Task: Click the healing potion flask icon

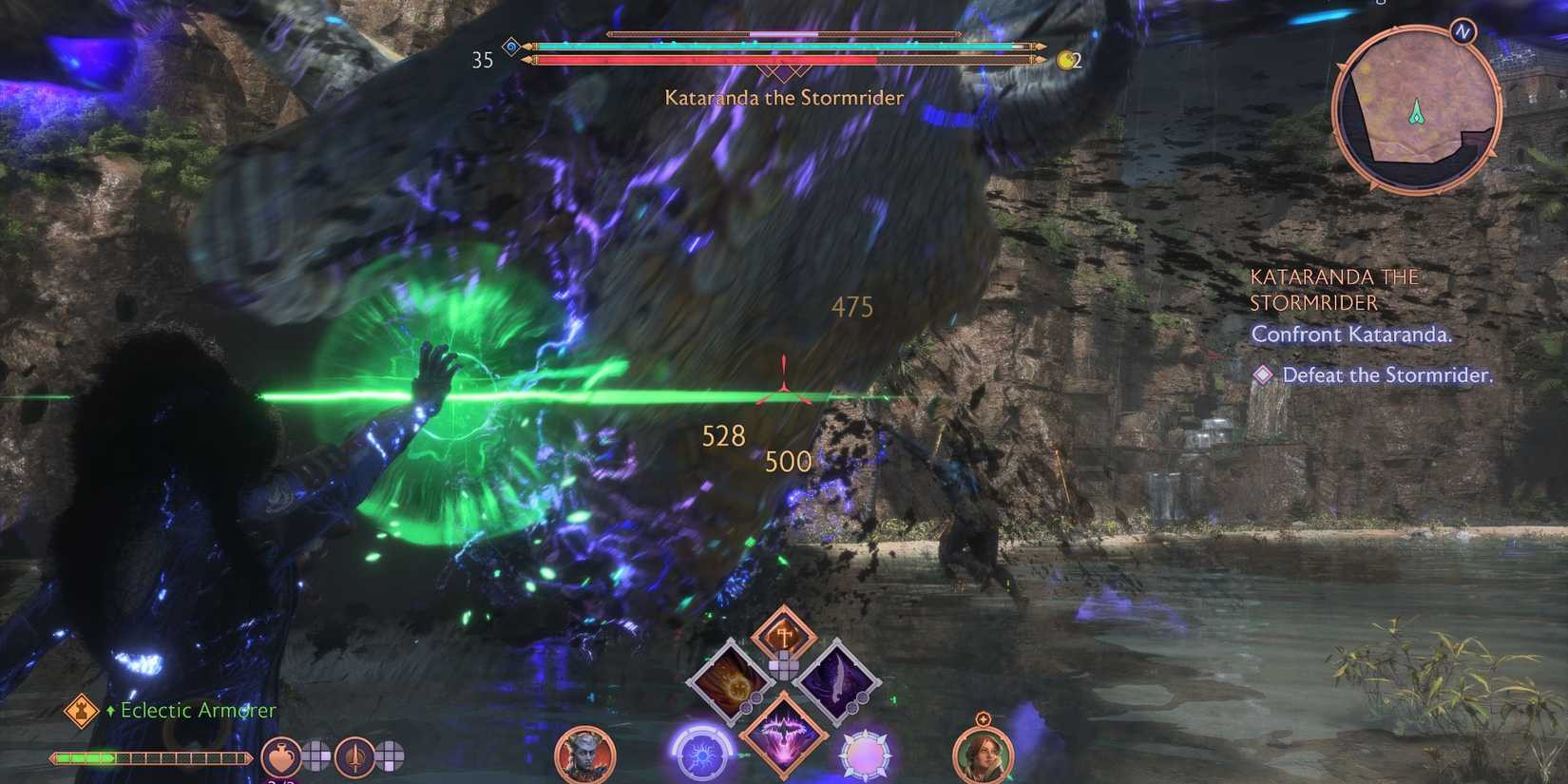Action: 281,757
